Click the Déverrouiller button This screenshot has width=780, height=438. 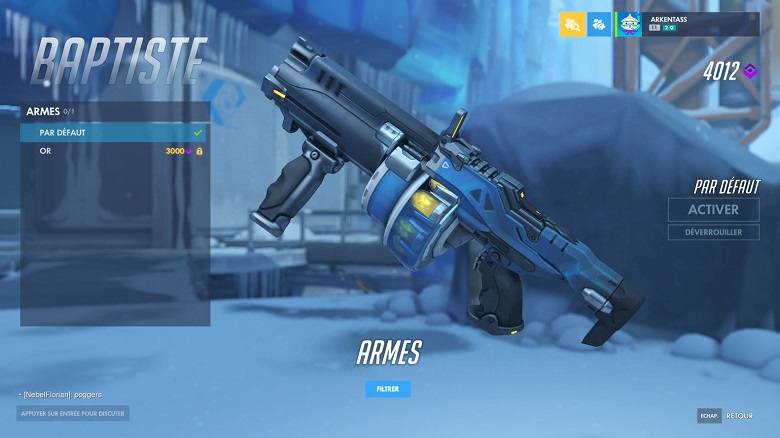pyautogui.click(x=713, y=232)
